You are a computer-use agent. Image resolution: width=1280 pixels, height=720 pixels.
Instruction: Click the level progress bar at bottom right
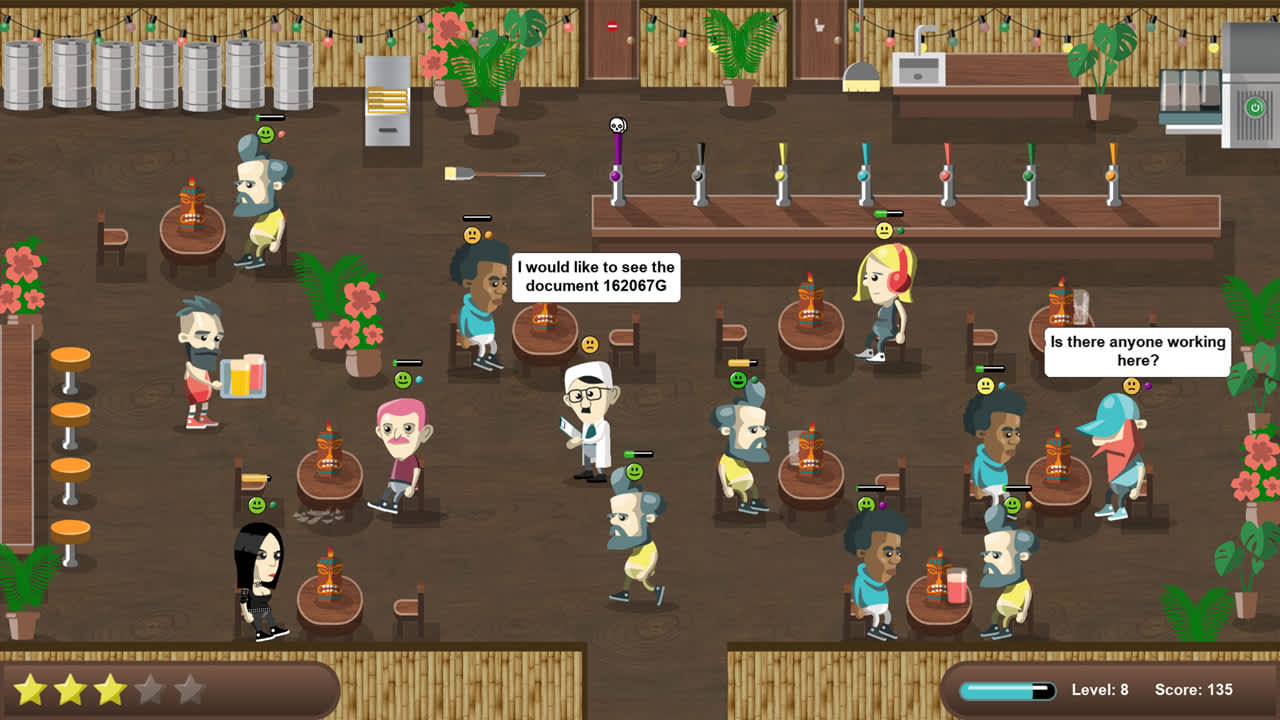[1005, 689]
